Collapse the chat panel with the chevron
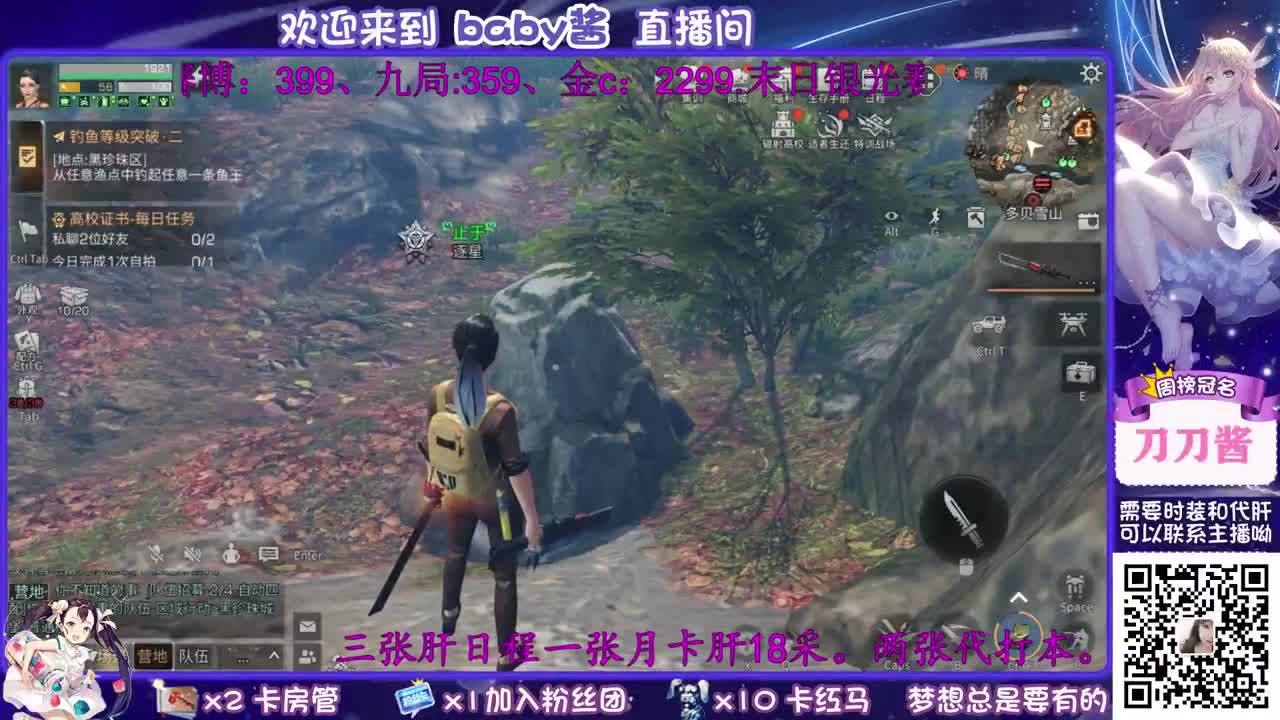Image resolution: width=1280 pixels, height=720 pixels. tap(273, 657)
